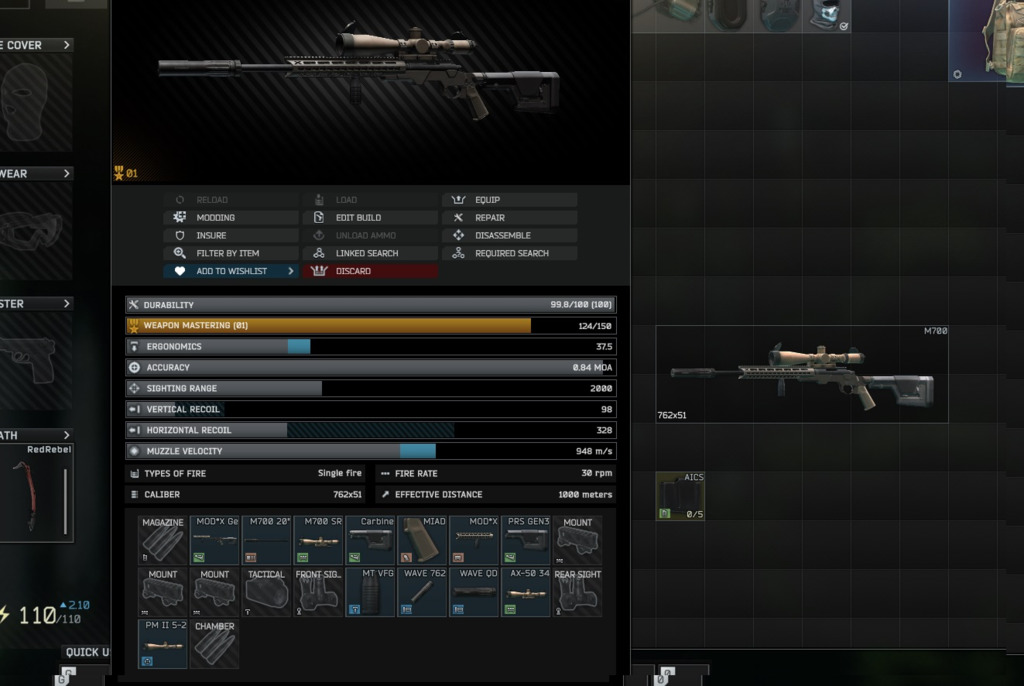1024x686 pixels.
Task: Open the PM II 5-2 scope slot
Action: pyautogui.click(x=162, y=645)
